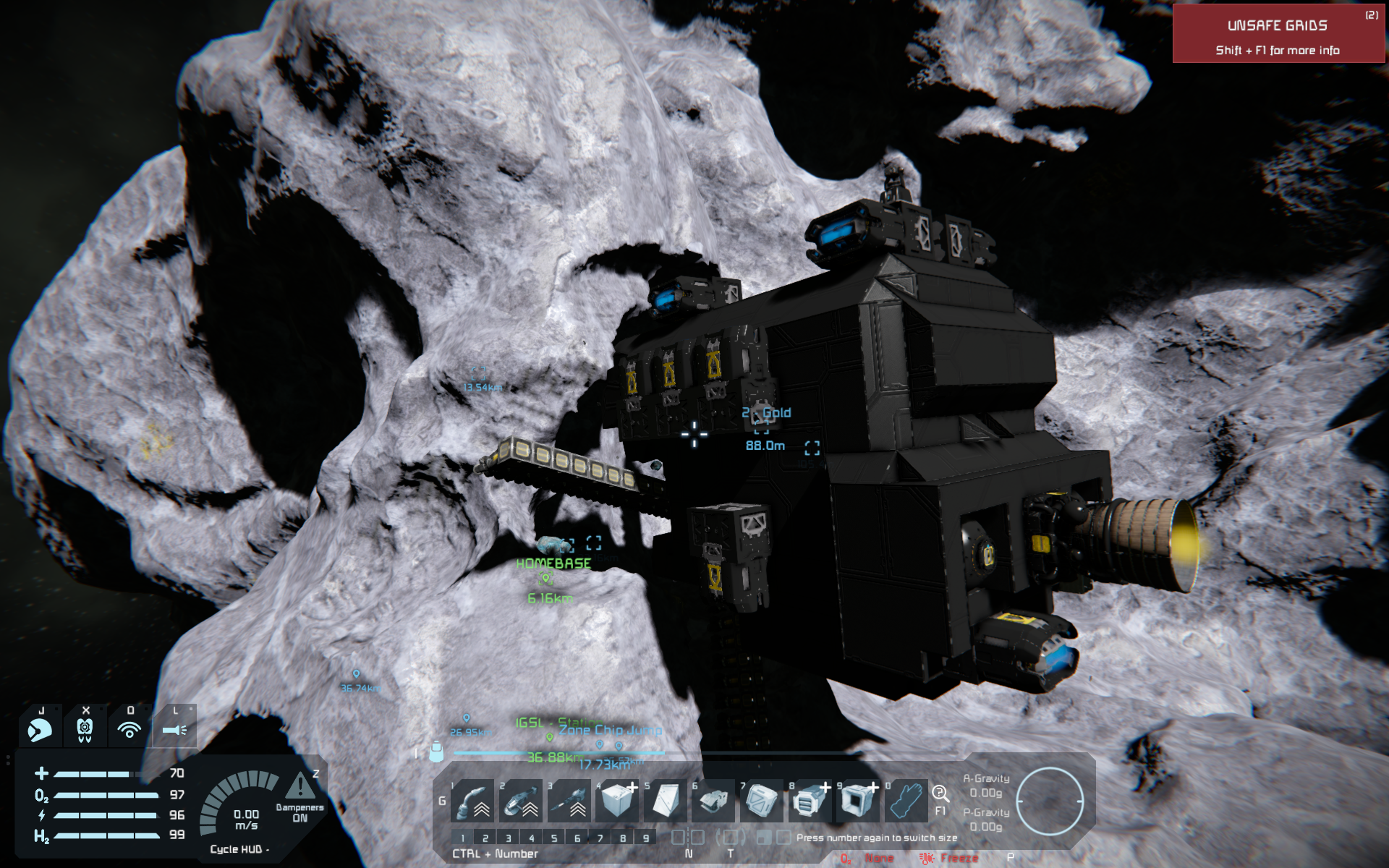Switch to toolbar page 9
The height and width of the screenshot is (868, 1389).
(x=646, y=838)
